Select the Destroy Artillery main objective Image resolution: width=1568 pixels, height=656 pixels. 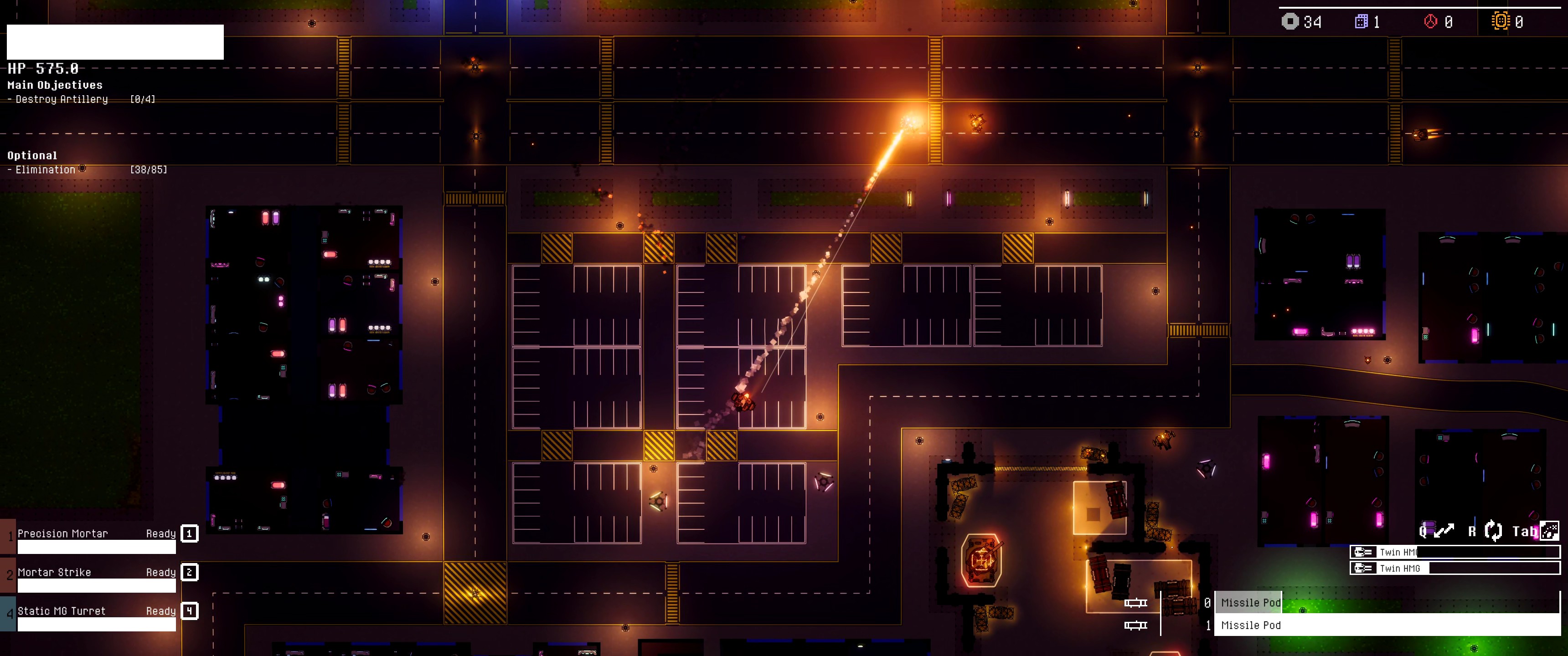pos(62,99)
